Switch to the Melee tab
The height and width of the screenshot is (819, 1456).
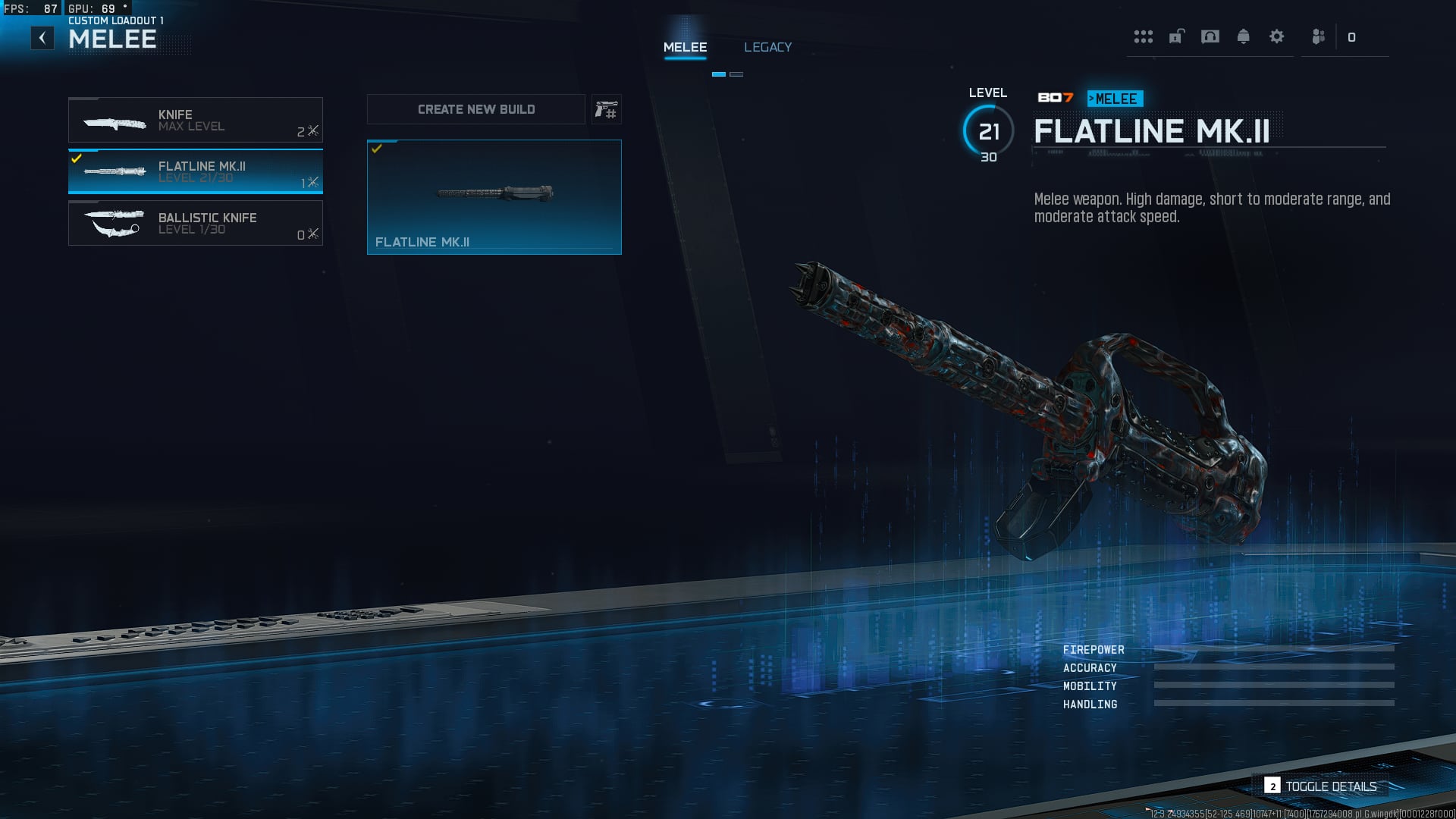(685, 47)
